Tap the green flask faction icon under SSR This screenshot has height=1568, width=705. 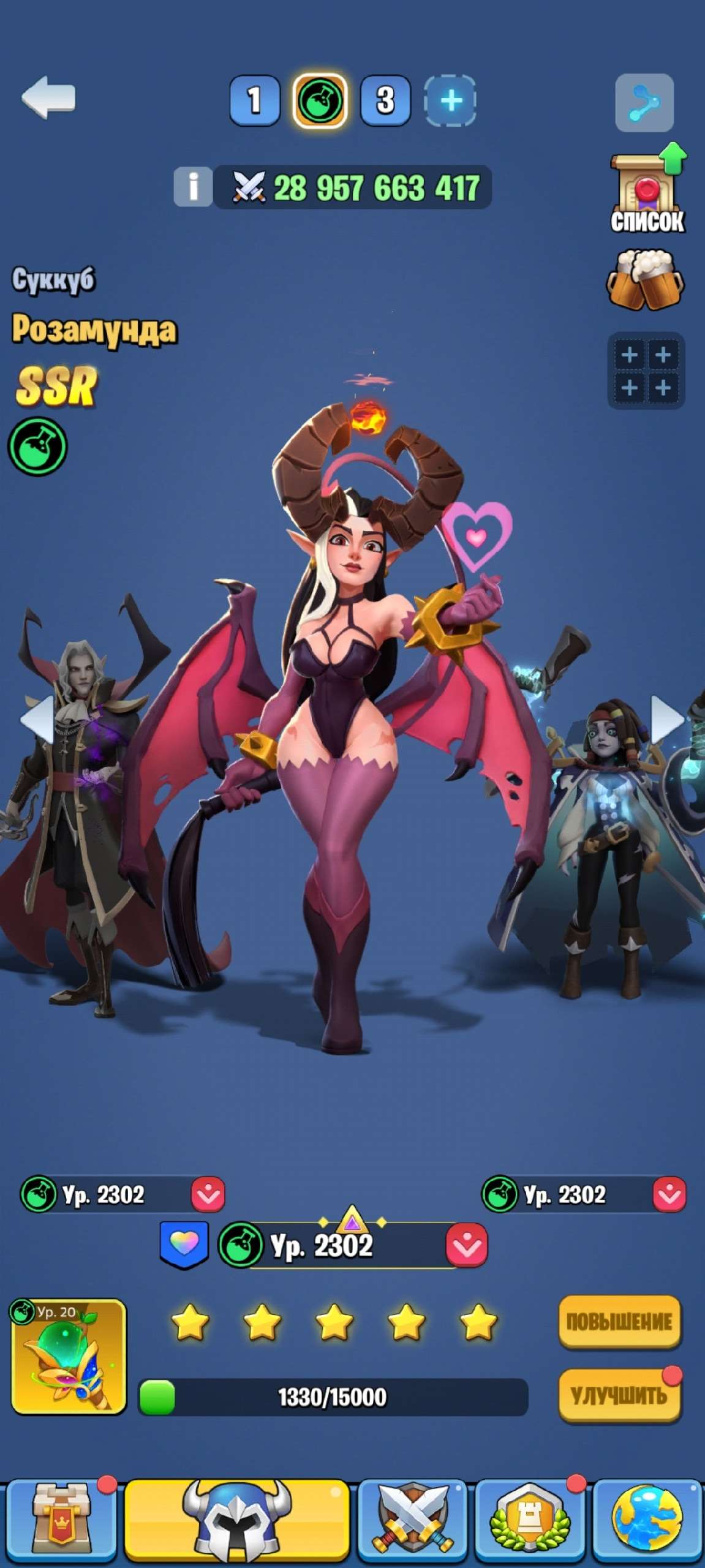pos(37,447)
